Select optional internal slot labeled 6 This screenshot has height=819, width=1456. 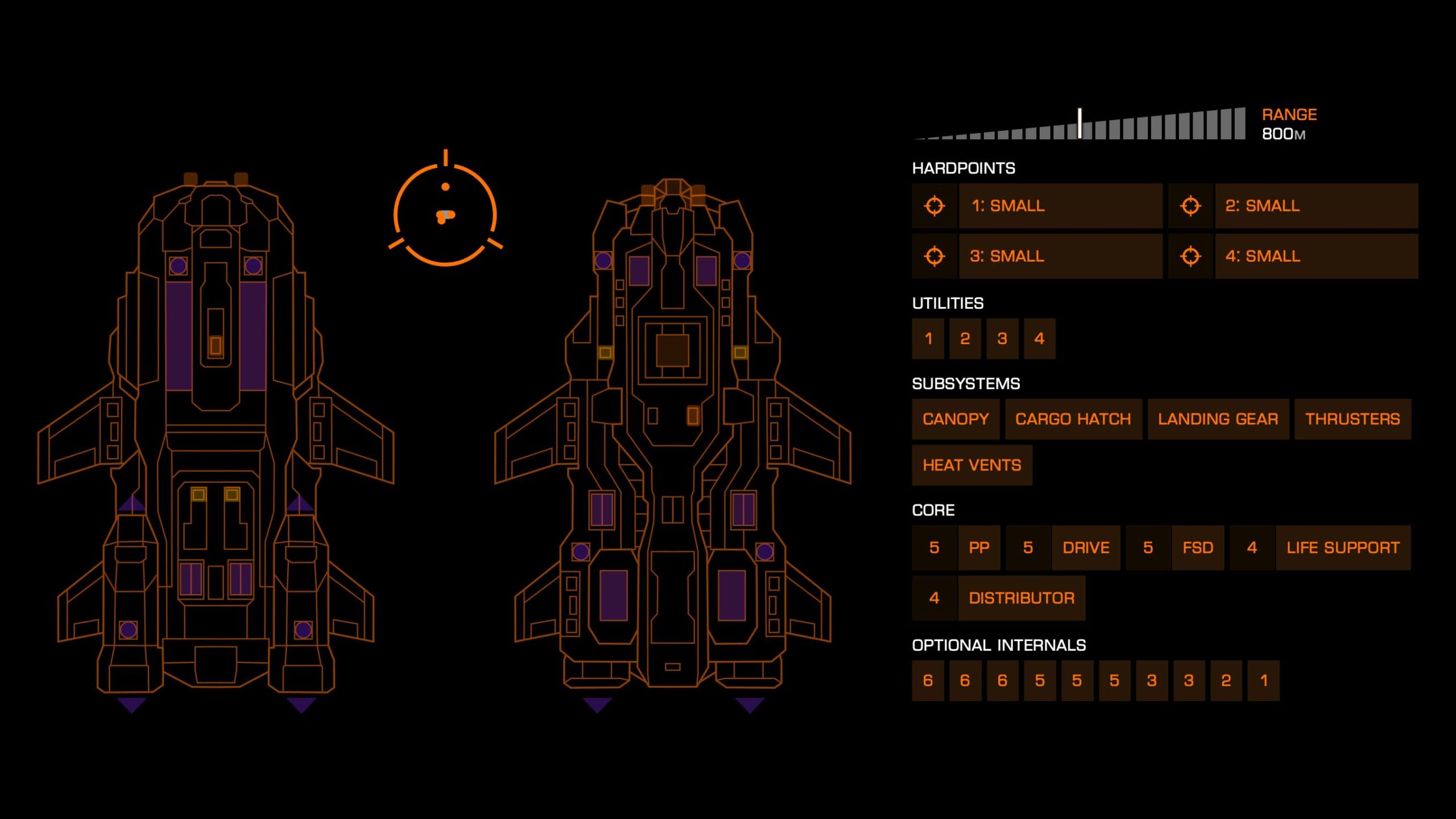tap(928, 680)
